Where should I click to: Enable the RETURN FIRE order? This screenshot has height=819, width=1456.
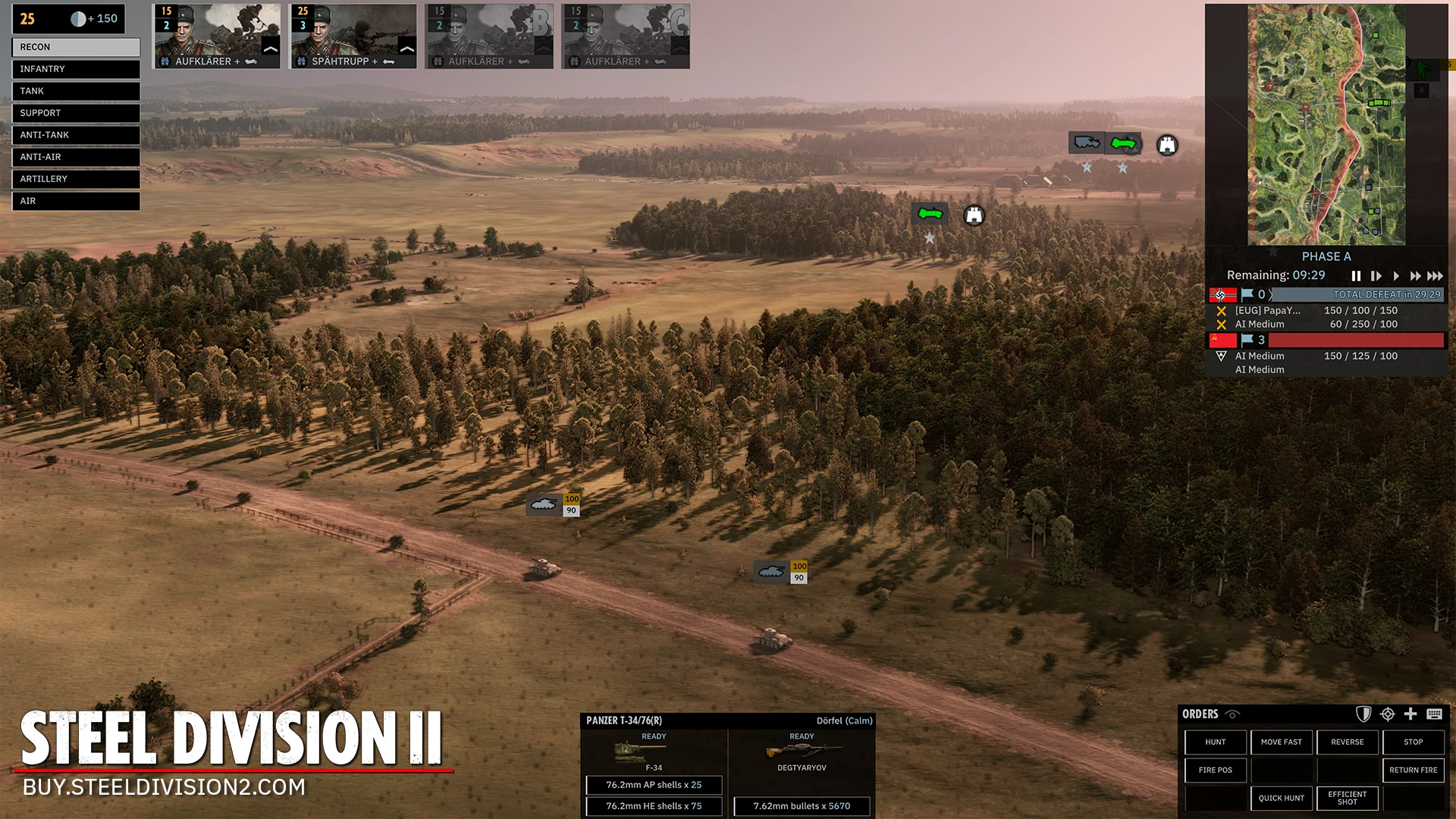point(1412,770)
